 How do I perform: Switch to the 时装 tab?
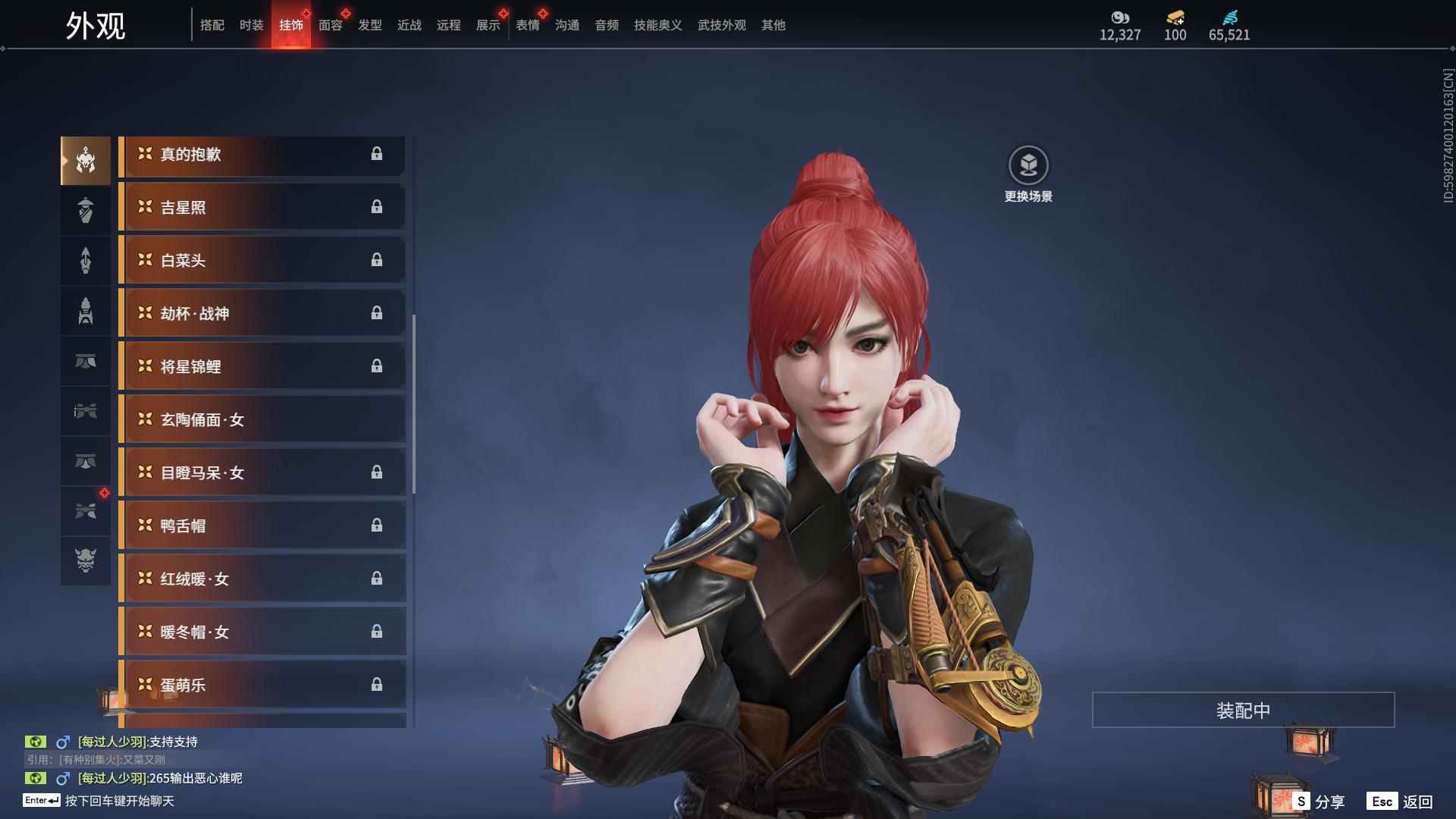(251, 25)
